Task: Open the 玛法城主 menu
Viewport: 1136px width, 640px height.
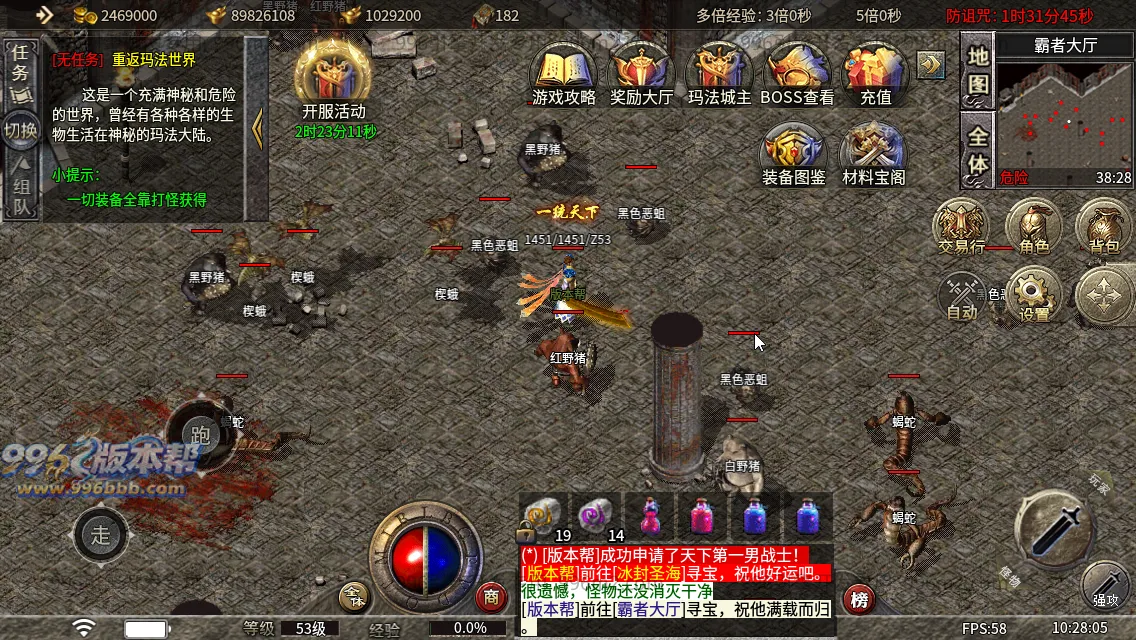Action: coord(719,74)
